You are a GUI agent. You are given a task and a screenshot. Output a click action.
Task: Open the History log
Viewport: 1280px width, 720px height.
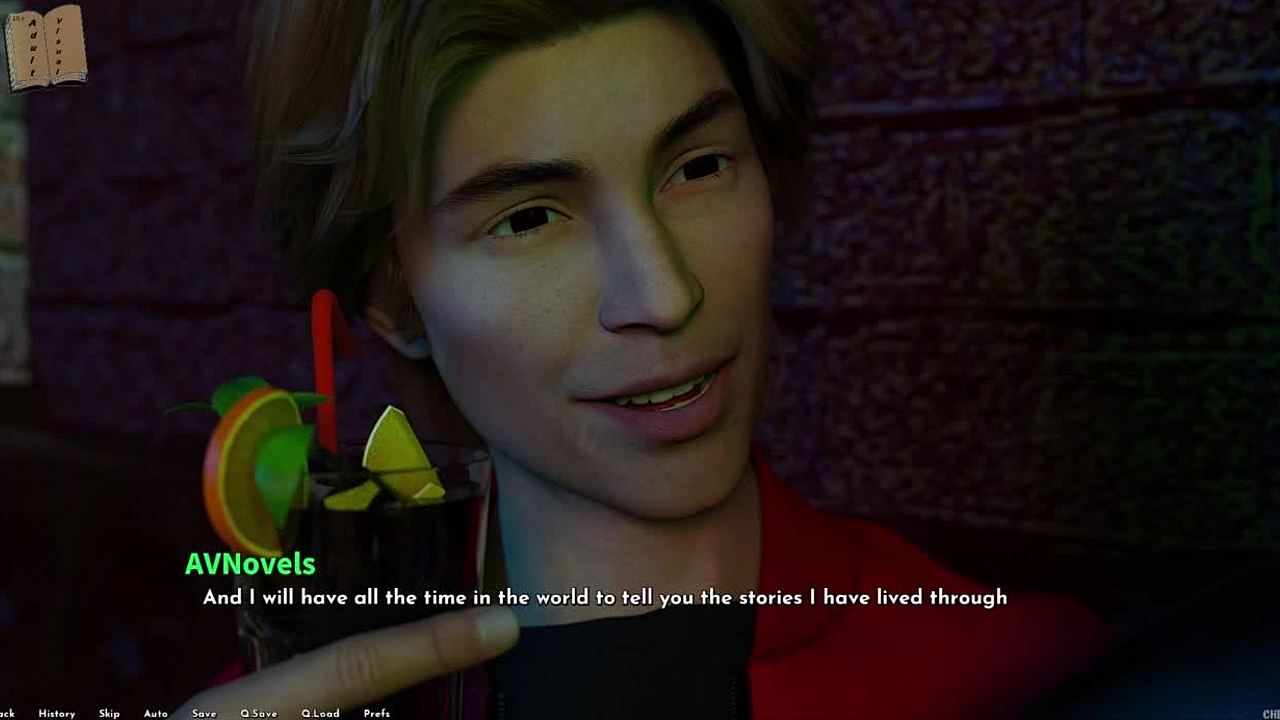coord(57,713)
